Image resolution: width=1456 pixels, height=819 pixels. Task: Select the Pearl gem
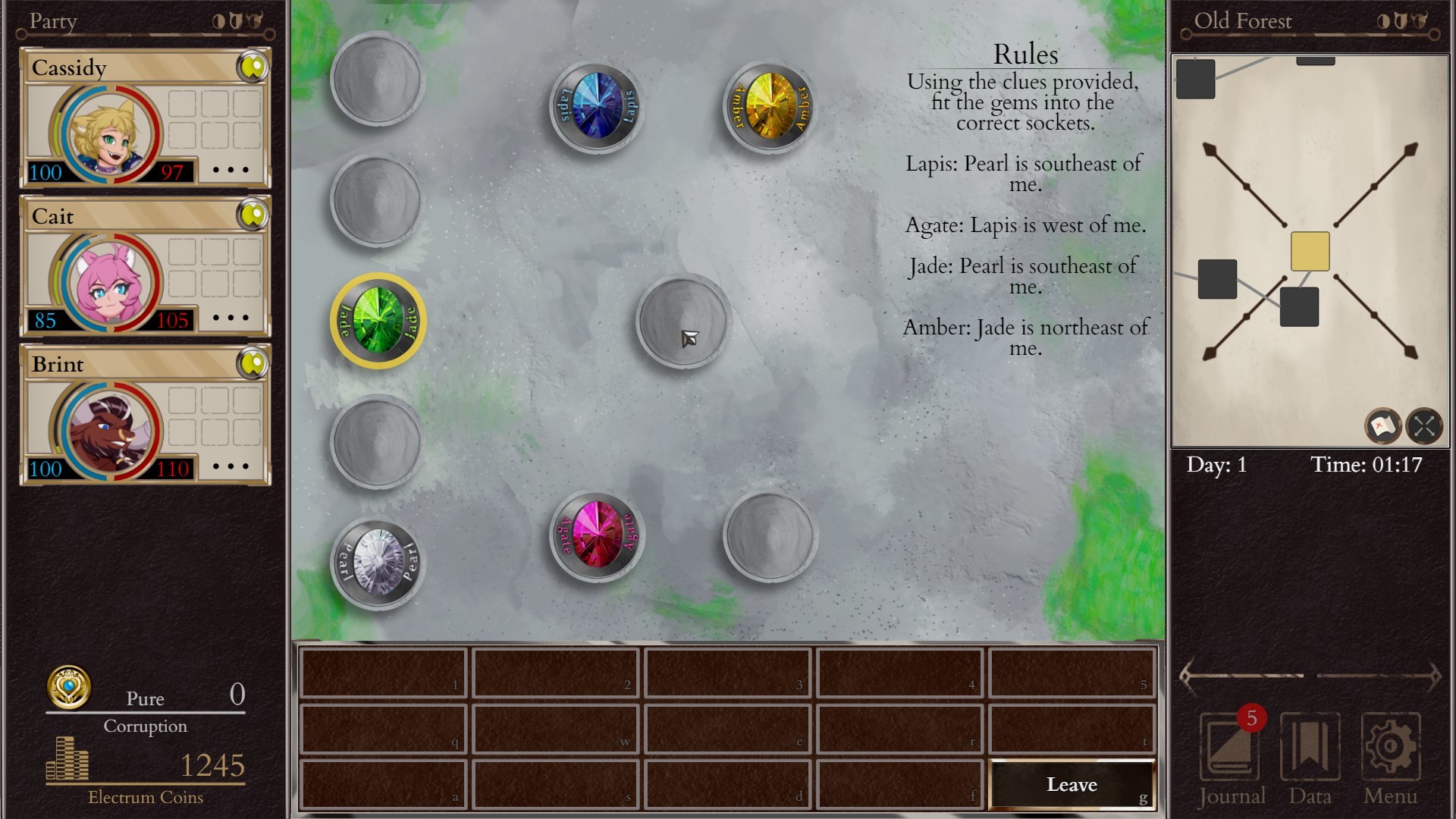(377, 562)
